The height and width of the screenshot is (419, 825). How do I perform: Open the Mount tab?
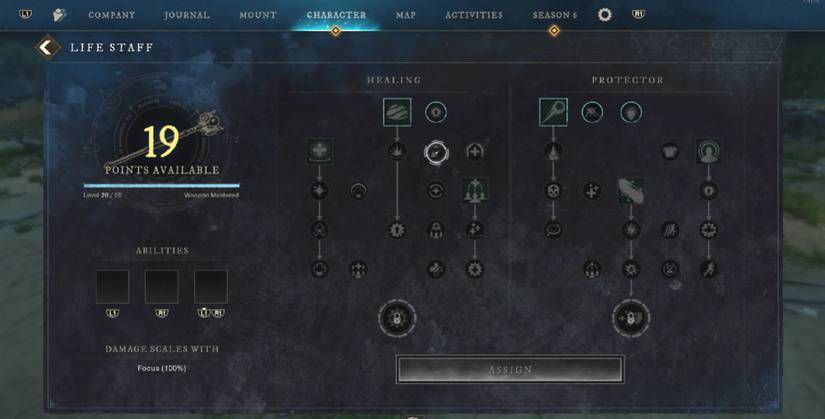coord(257,15)
